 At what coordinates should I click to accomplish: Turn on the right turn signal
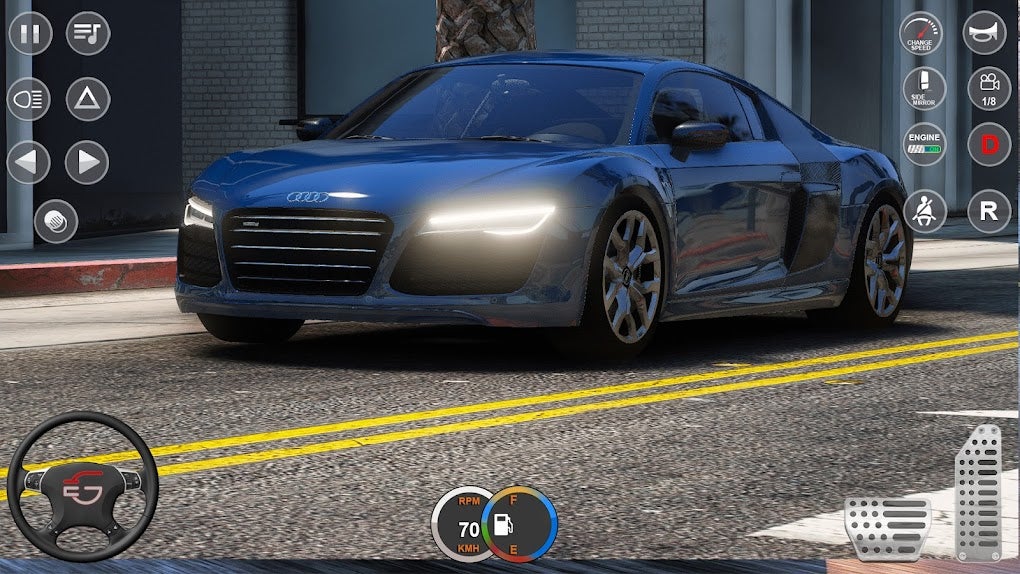[x=88, y=162]
